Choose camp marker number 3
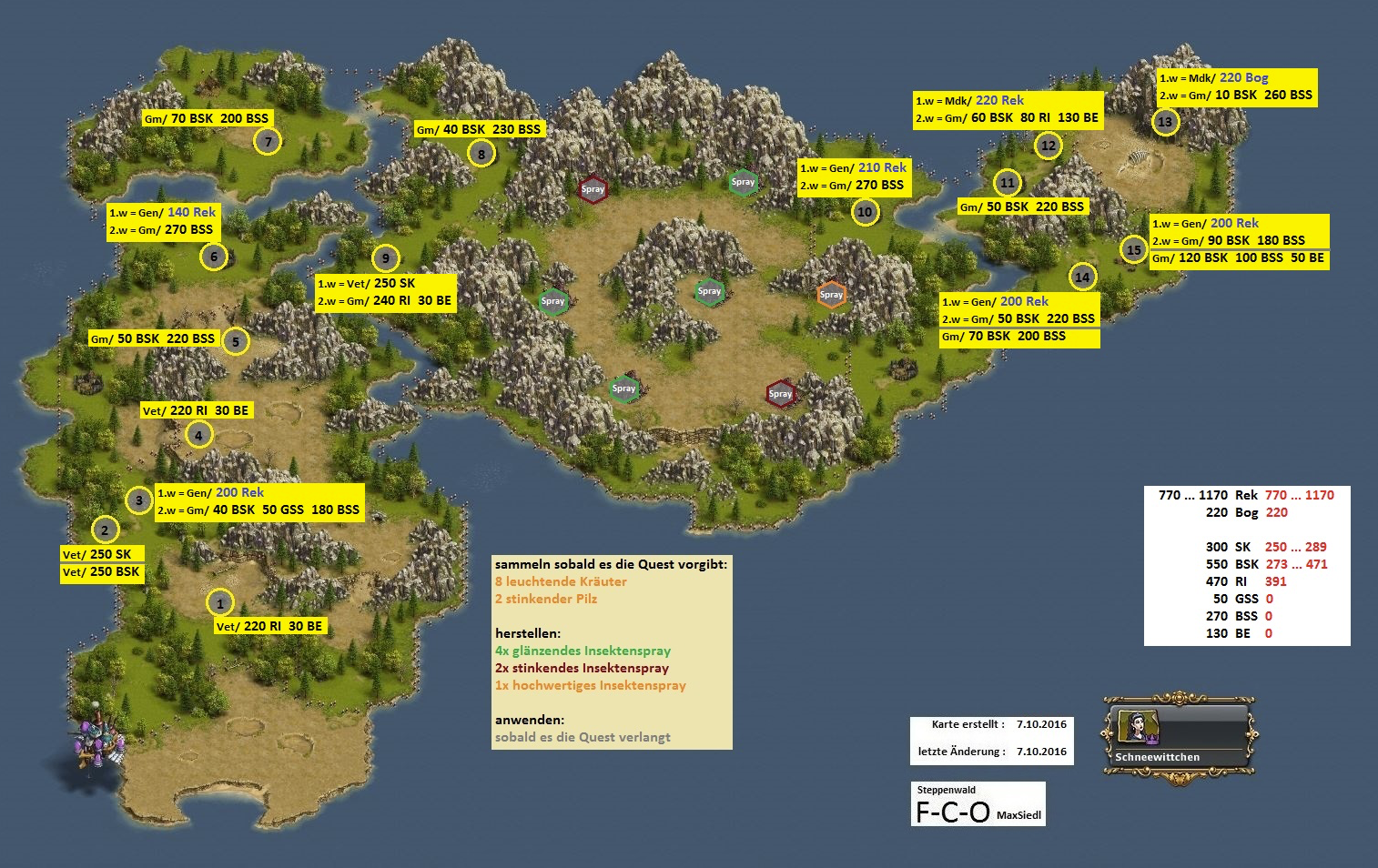Image resolution: width=1378 pixels, height=868 pixels. click(x=138, y=500)
